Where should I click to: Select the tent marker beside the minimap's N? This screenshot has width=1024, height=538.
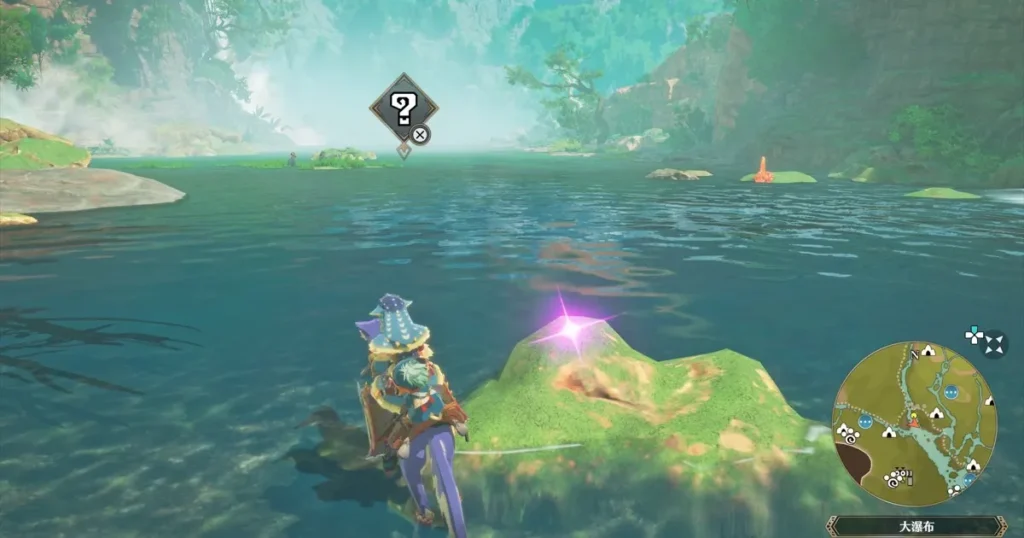coord(927,352)
